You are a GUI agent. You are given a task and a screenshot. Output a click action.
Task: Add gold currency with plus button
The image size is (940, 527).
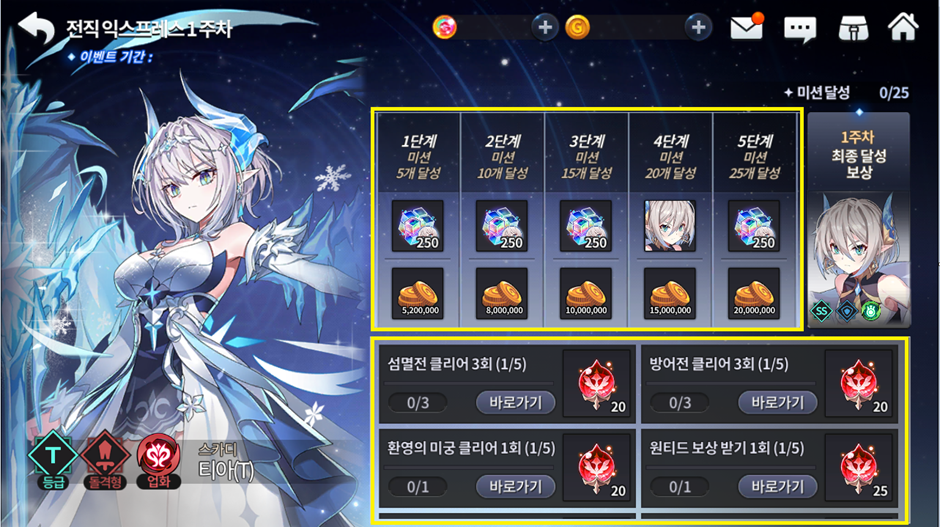tap(698, 27)
